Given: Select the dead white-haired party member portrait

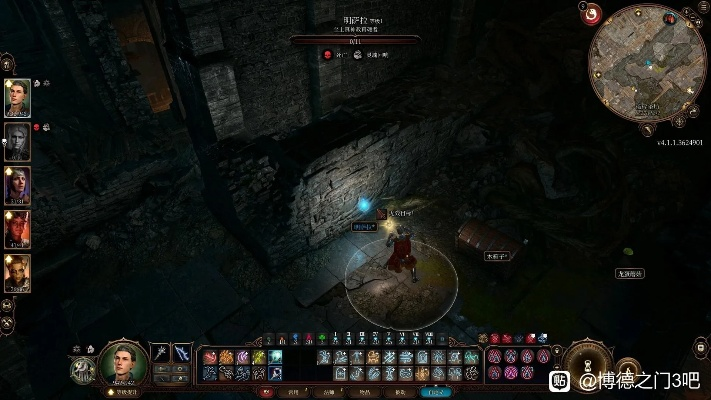Looking at the screenshot, I should point(17,141).
